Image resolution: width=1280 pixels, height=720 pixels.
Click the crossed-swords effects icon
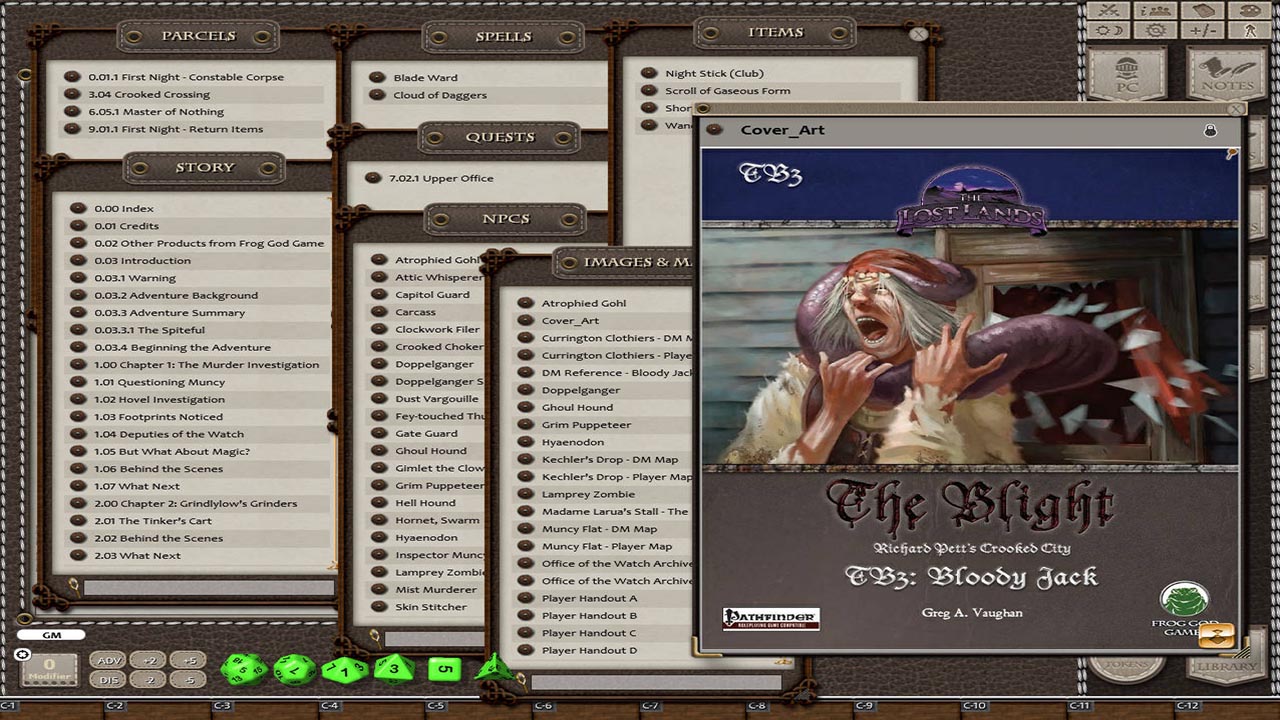tap(1110, 11)
